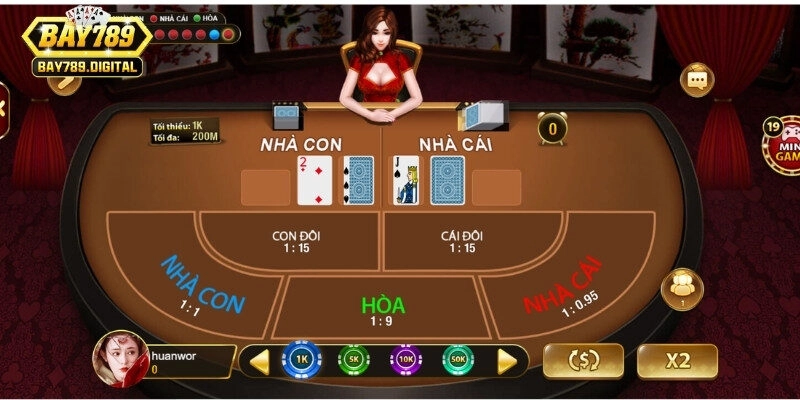Pick the 10K purple chip
The height and width of the screenshot is (400, 800).
pyautogui.click(x=406, y=359)
